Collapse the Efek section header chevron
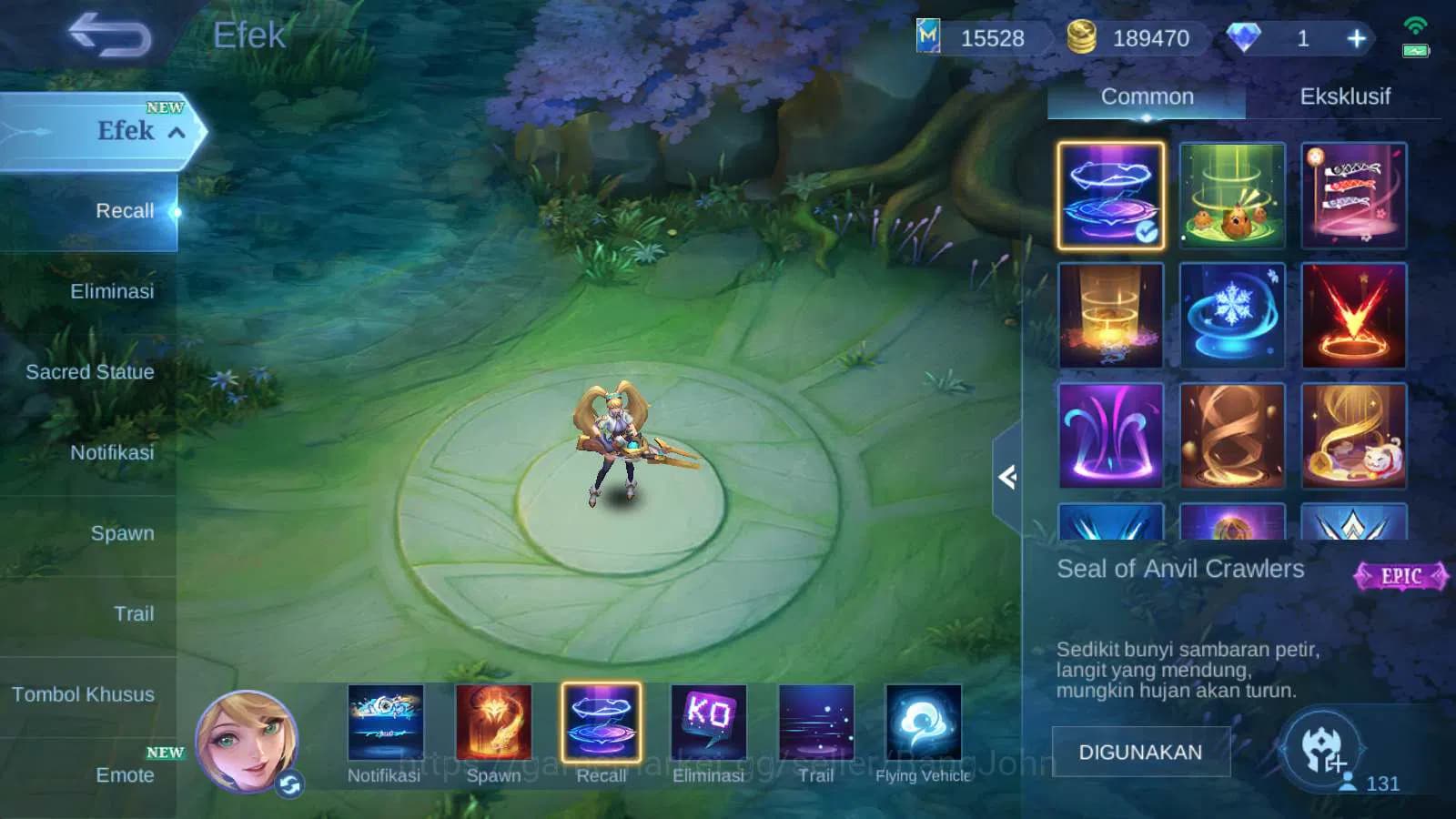This screenshot has height=819, width=1456. (178, 132)
